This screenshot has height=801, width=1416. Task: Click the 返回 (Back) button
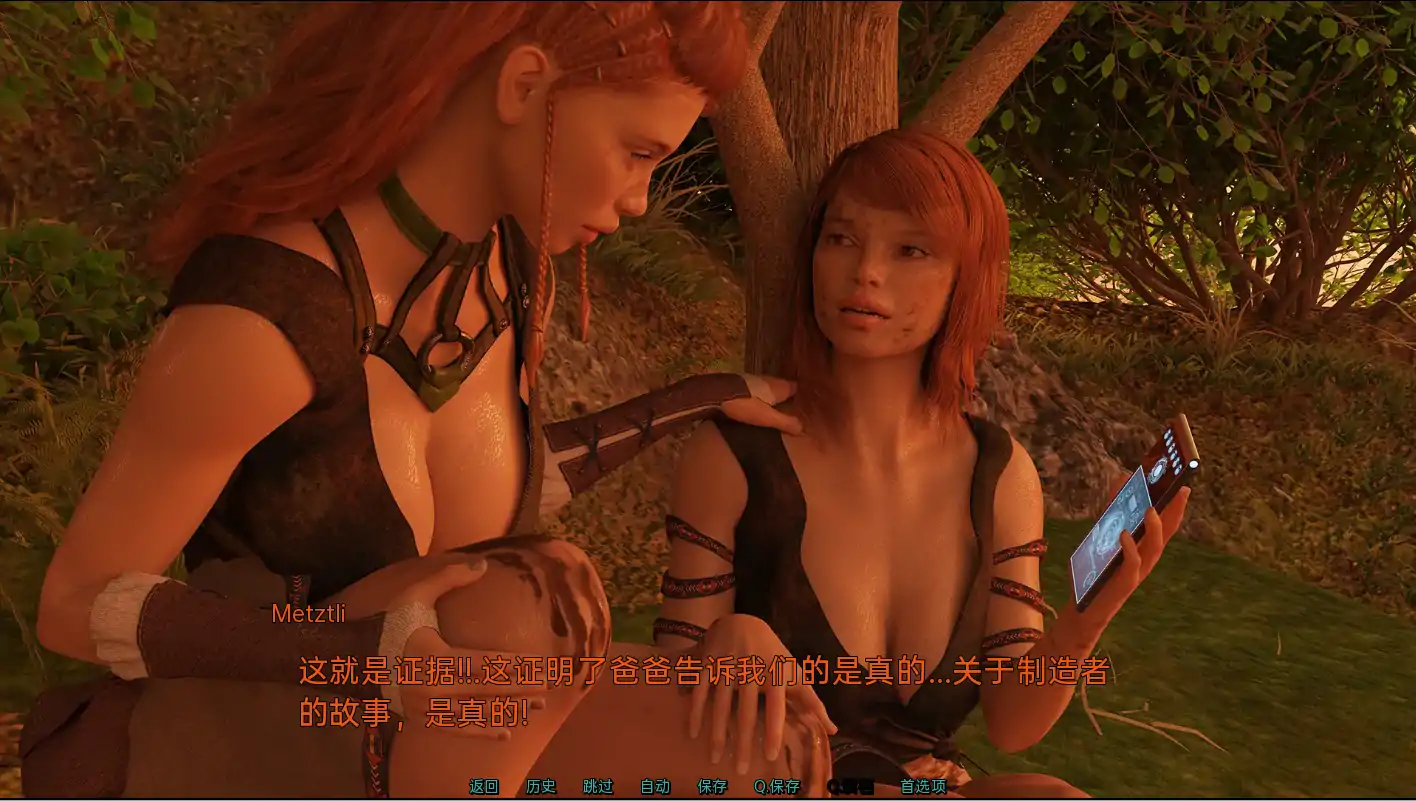[484, 787]
